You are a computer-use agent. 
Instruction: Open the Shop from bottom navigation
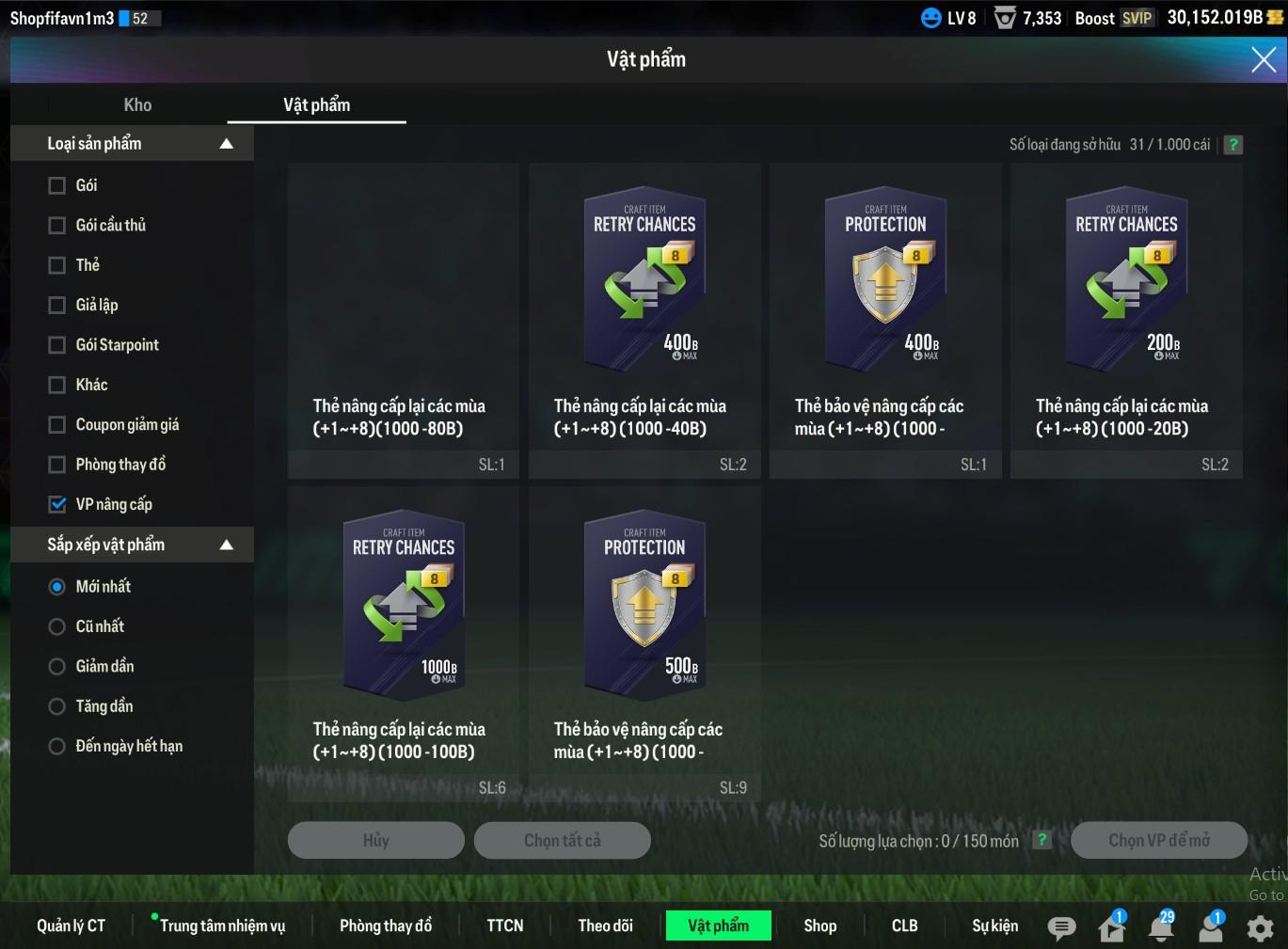pyautogui.click(x=819, y=925)
